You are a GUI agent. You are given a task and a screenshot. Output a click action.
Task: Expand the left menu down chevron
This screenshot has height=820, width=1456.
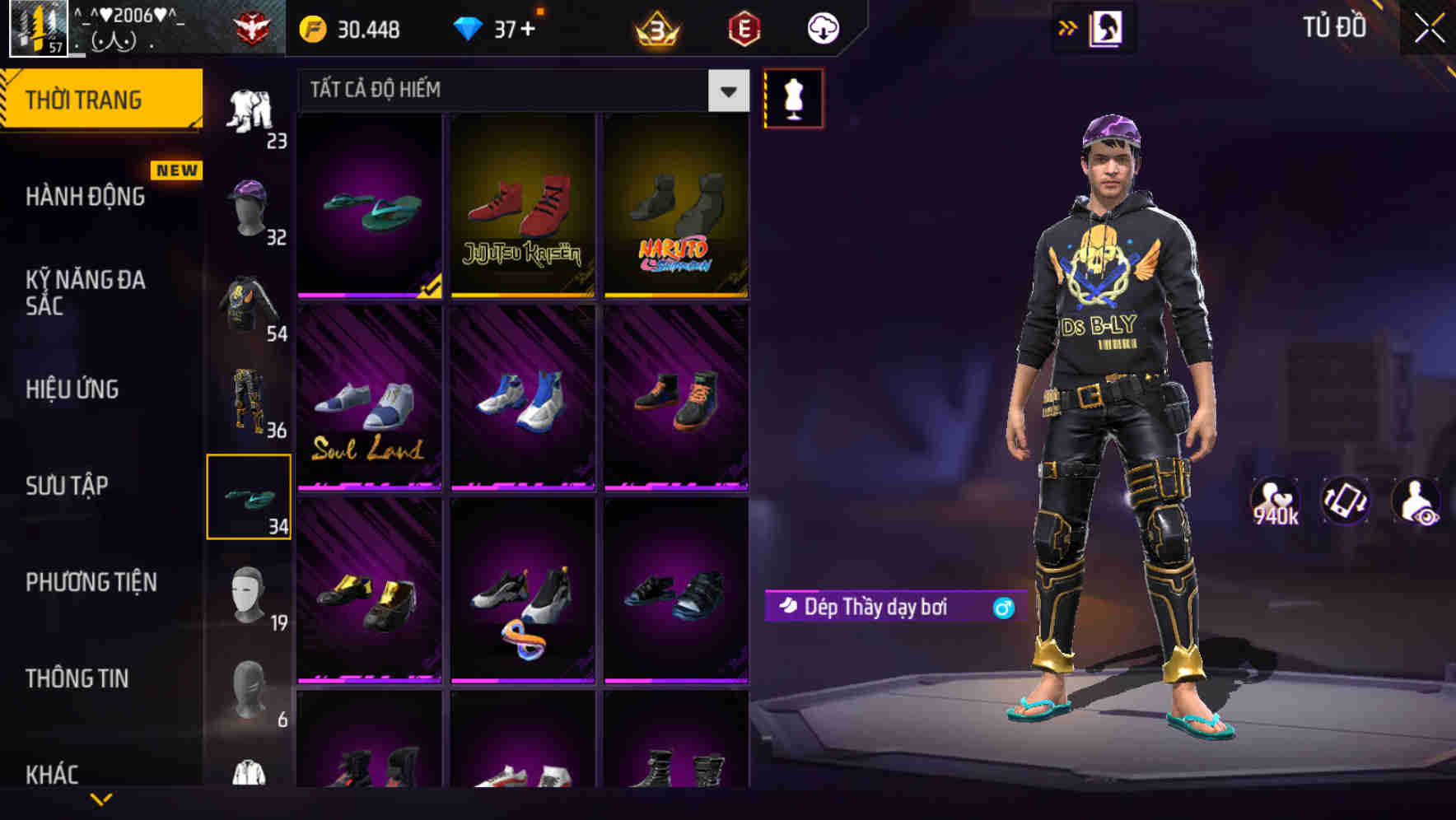101,799
